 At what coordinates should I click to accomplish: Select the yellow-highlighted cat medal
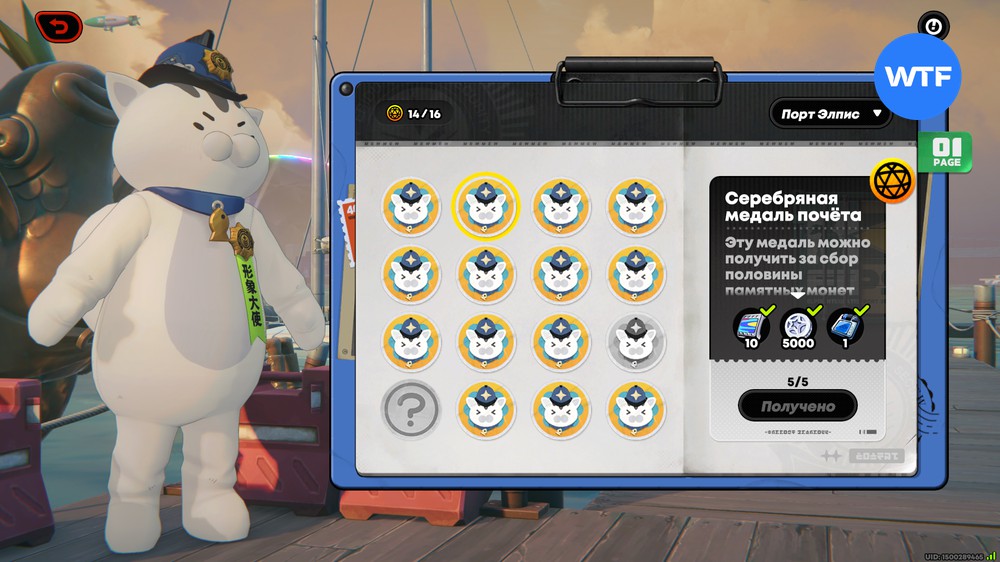(486, 205)
